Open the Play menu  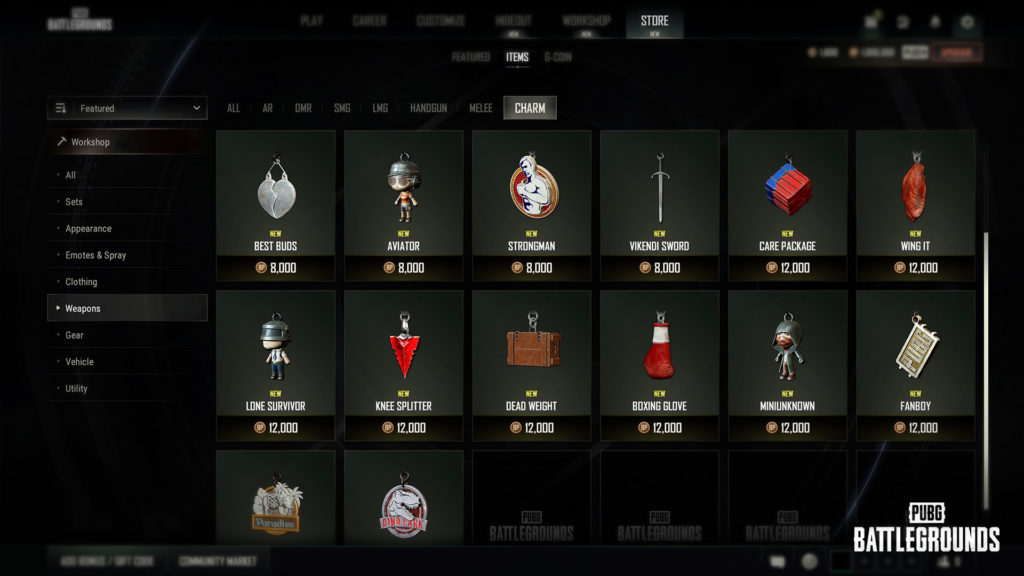311,21
